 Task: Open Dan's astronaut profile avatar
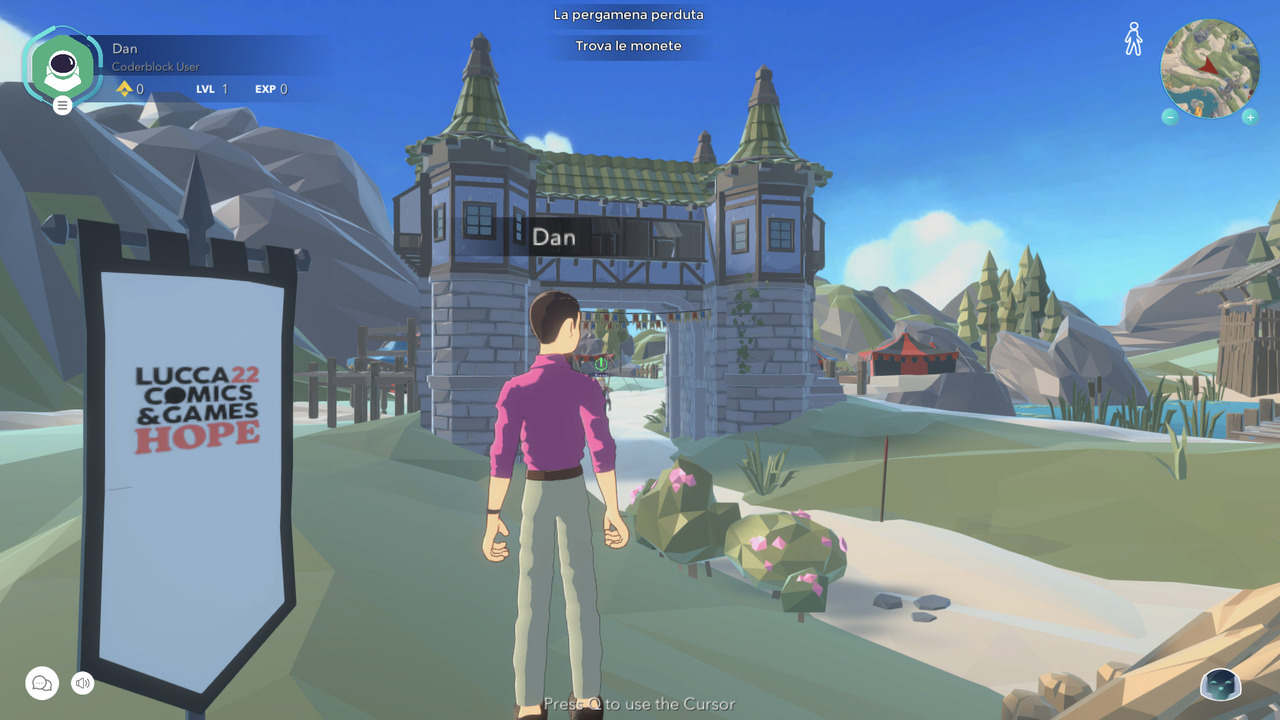click(x=63, y=66)
